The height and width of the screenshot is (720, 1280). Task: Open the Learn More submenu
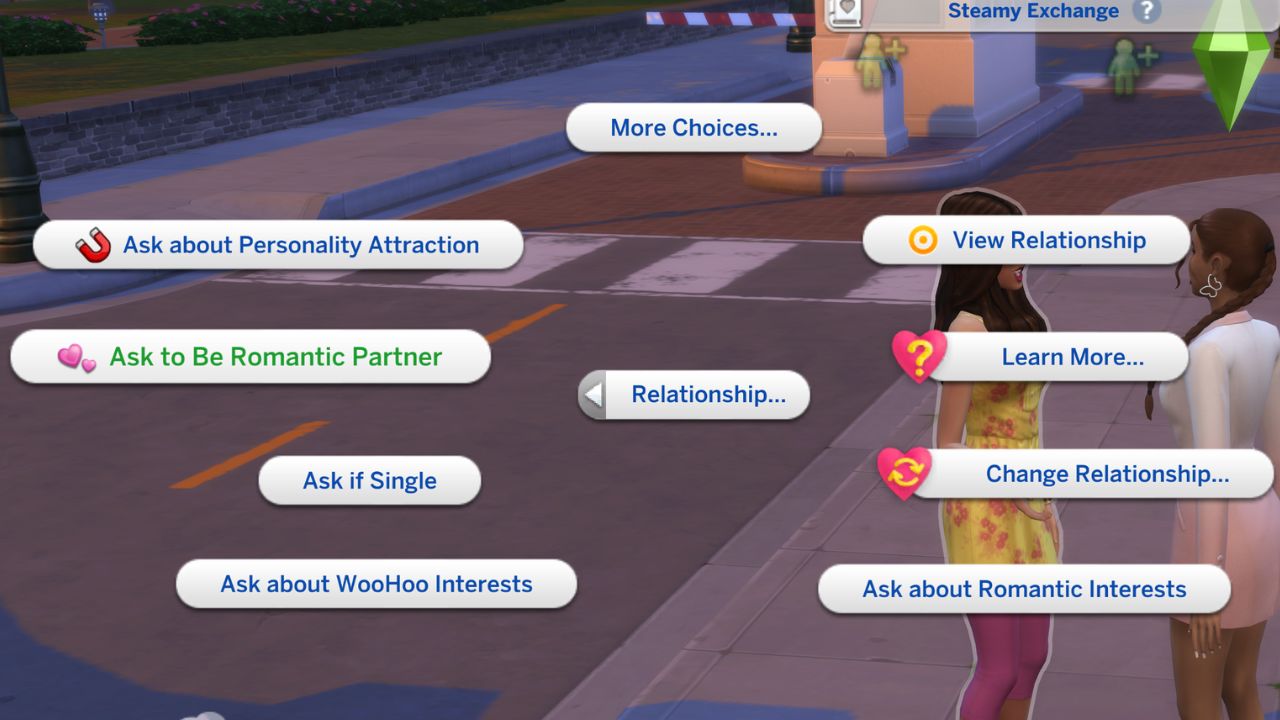(1072, 356)
